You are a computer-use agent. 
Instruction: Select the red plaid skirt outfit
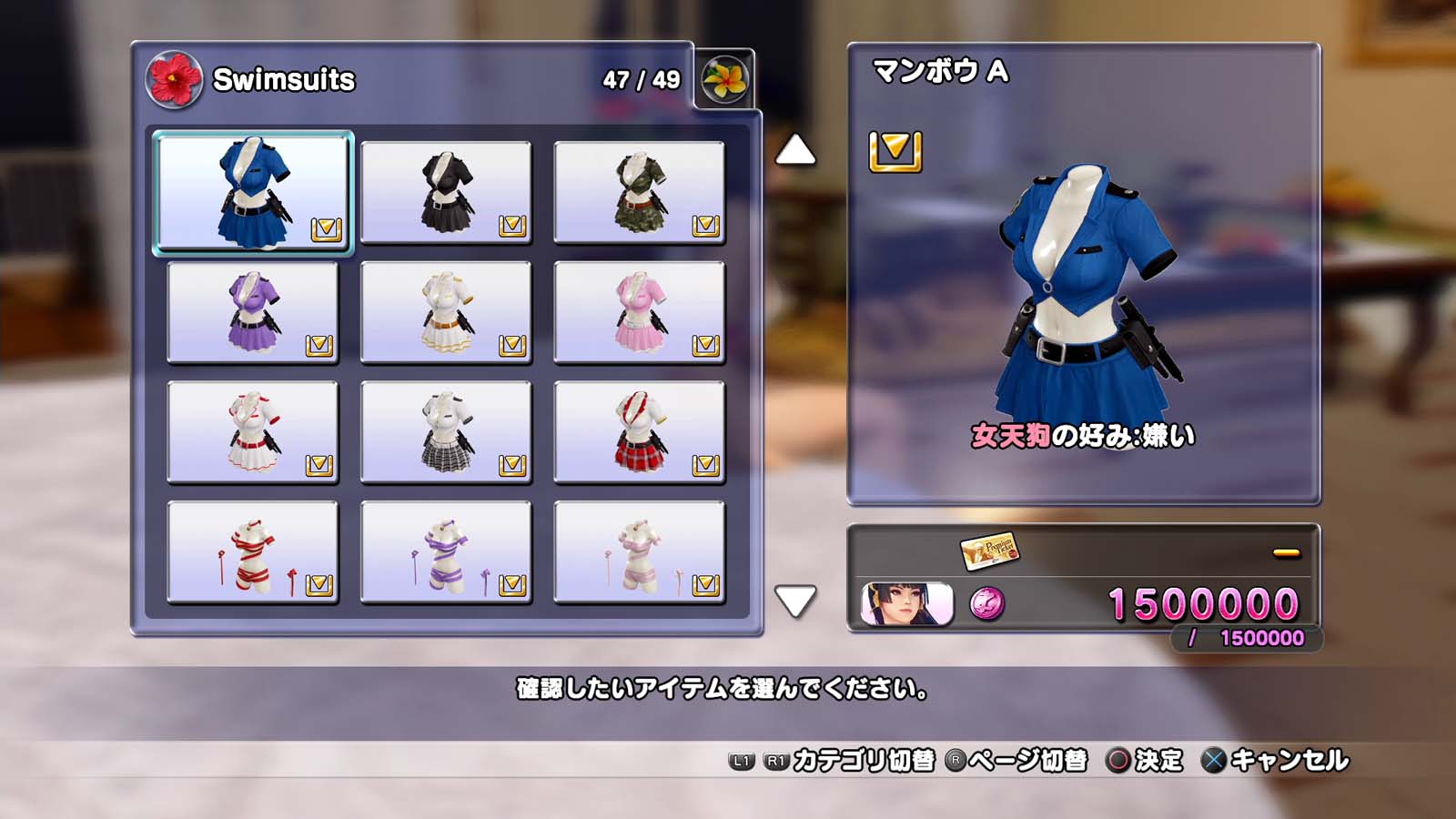point(639,432)
